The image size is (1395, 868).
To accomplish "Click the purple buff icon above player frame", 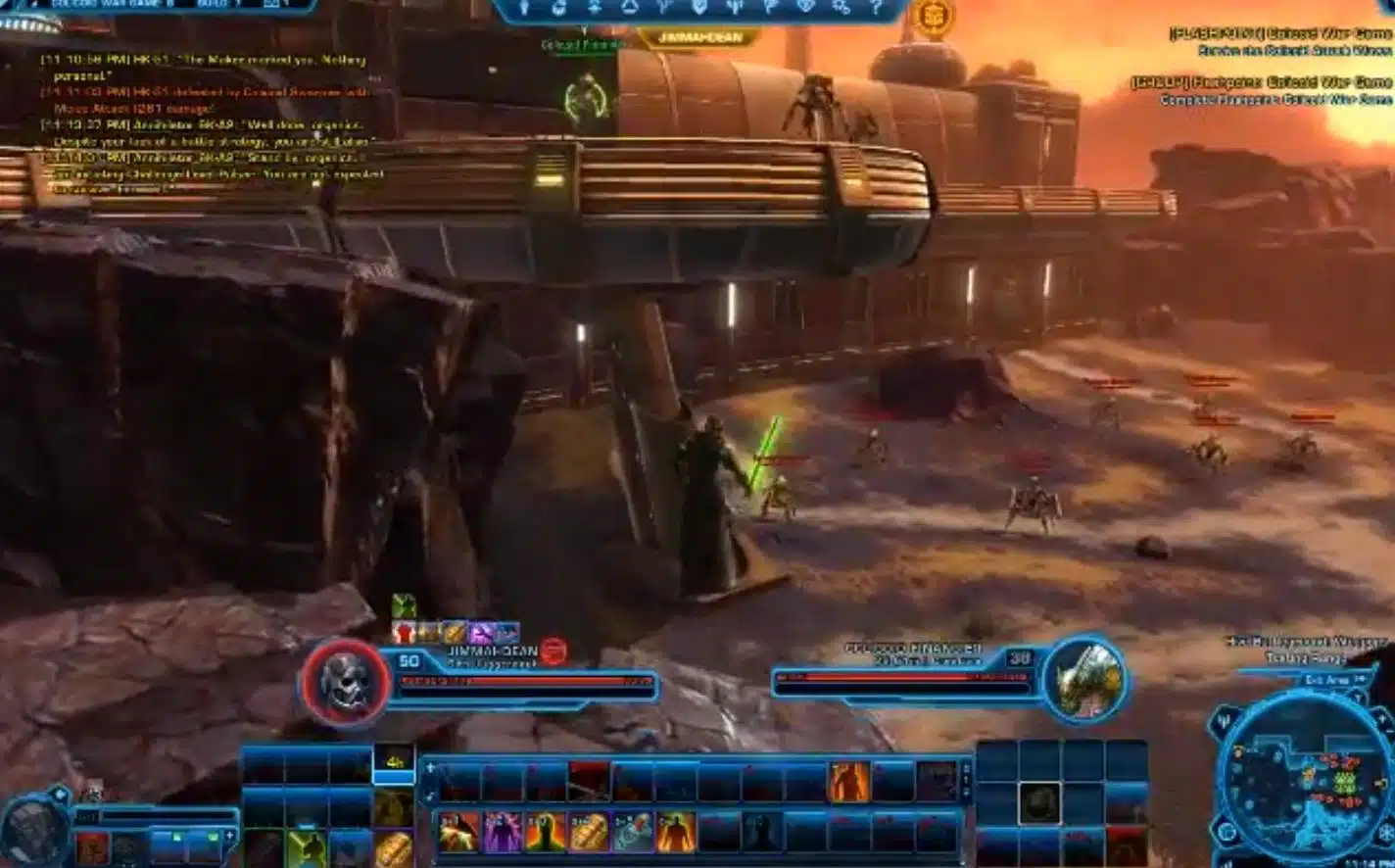I will [x=480, y=633].
